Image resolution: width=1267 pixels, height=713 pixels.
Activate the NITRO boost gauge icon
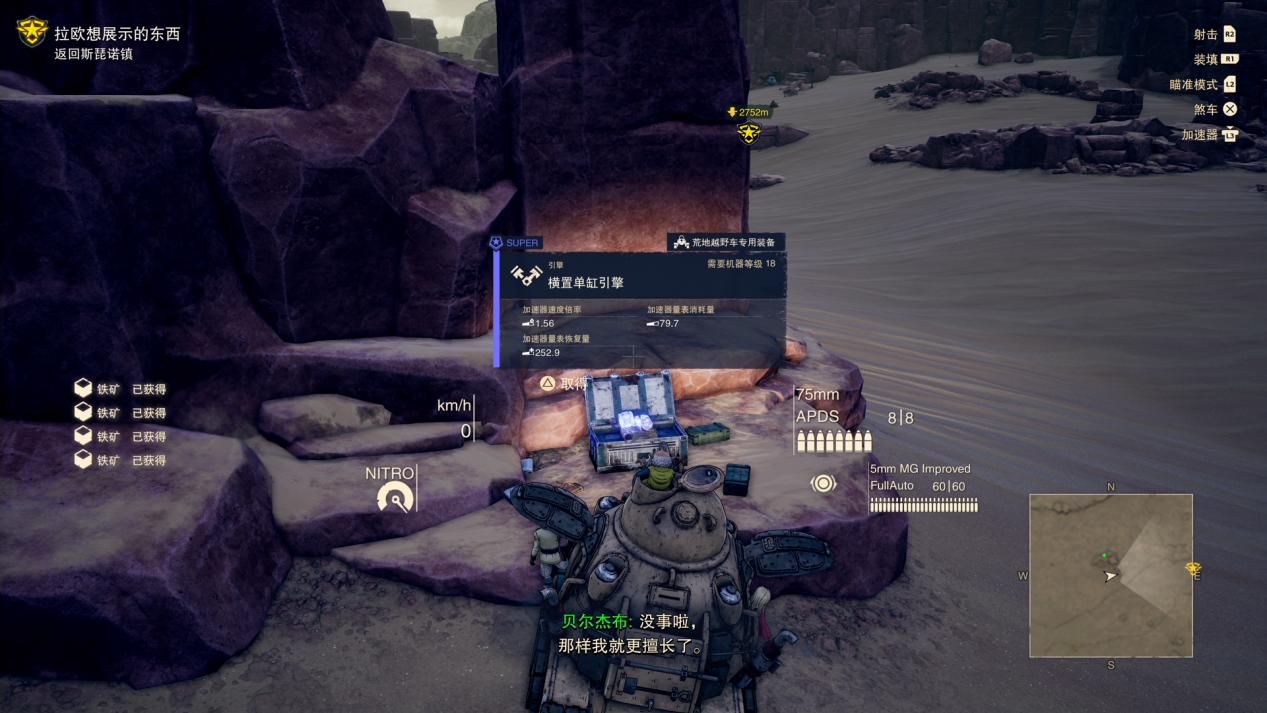pos(395,496)
